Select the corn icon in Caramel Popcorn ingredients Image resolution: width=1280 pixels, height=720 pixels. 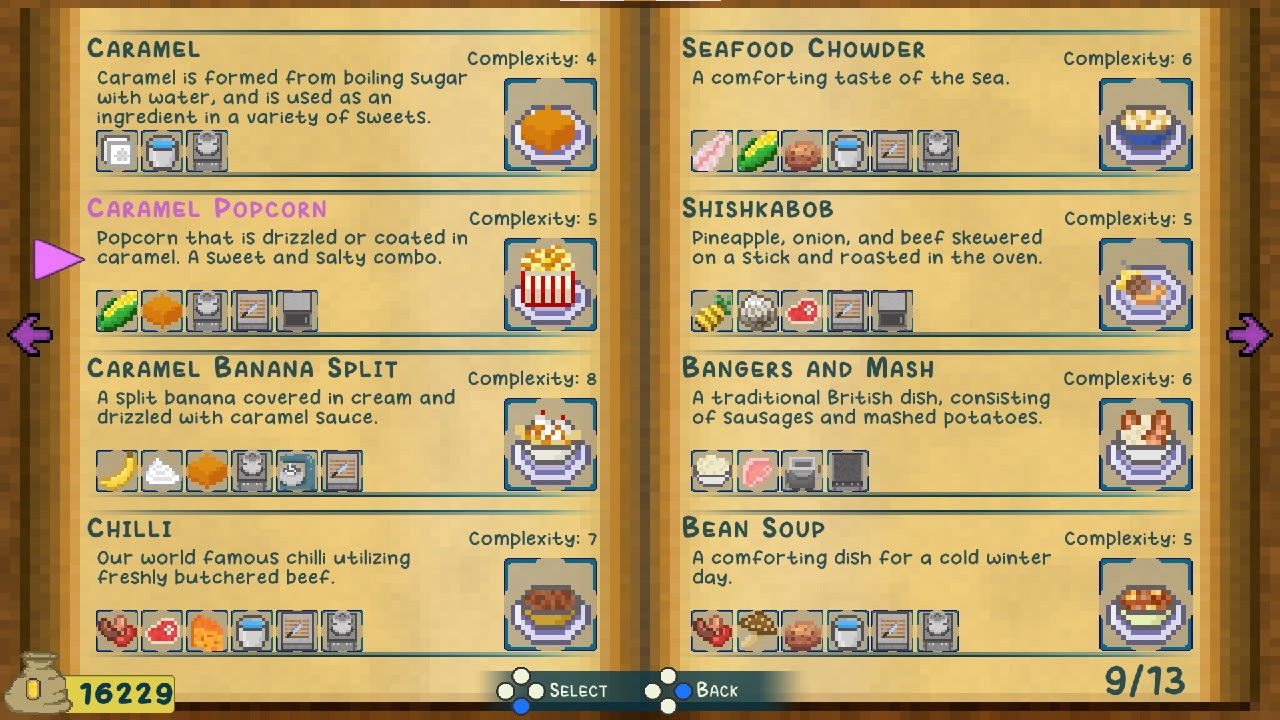coord(117,310)
